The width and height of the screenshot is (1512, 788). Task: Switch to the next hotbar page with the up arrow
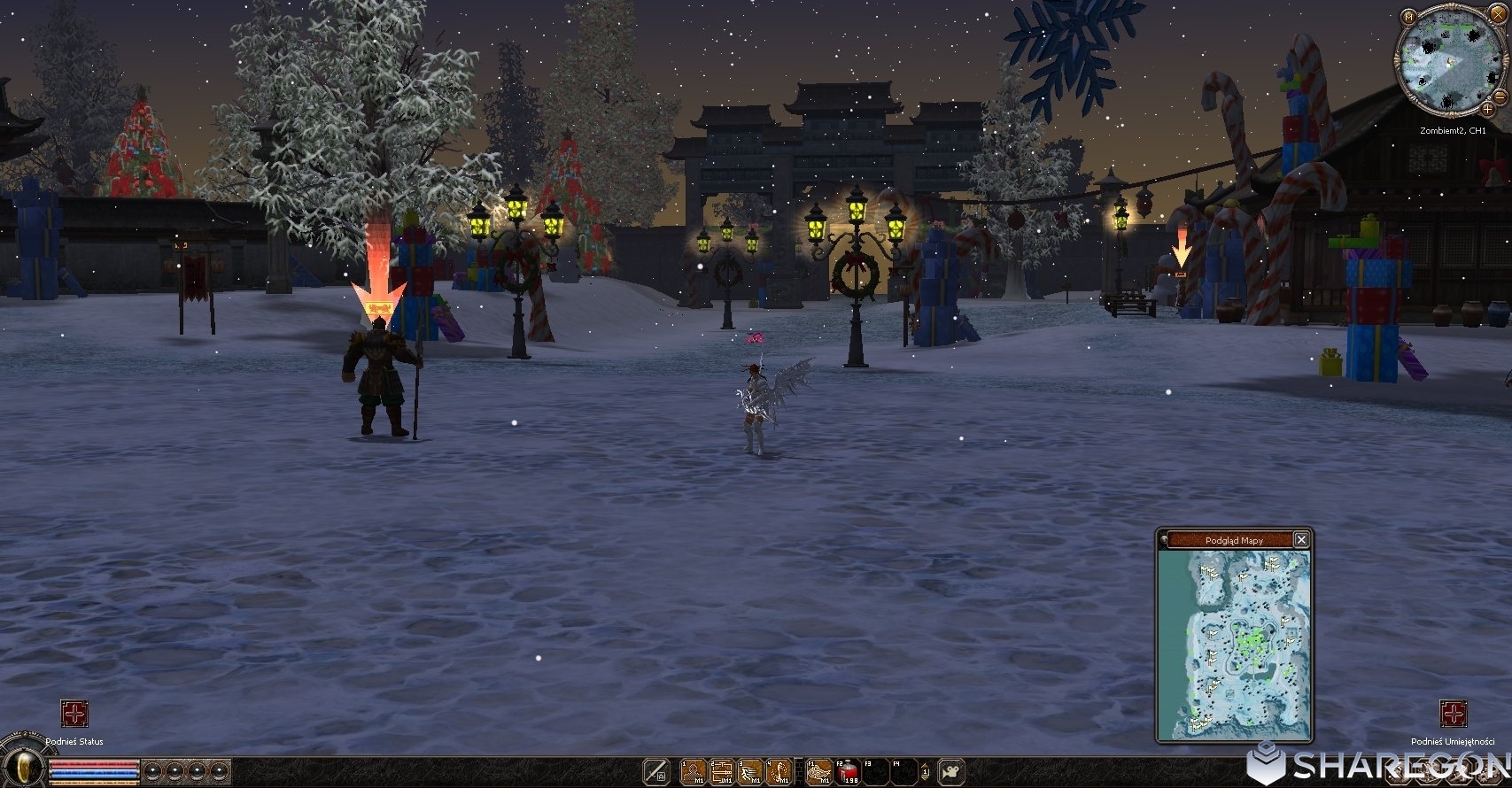(926, 766)
